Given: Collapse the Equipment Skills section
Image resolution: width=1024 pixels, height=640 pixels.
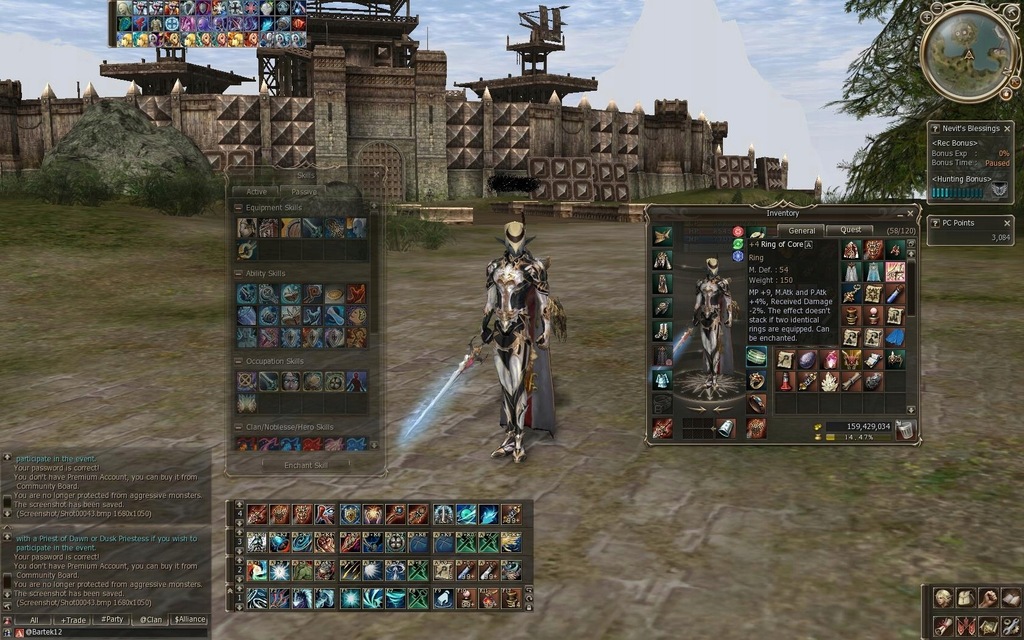Looking at the screenshot, I should 238,208.
